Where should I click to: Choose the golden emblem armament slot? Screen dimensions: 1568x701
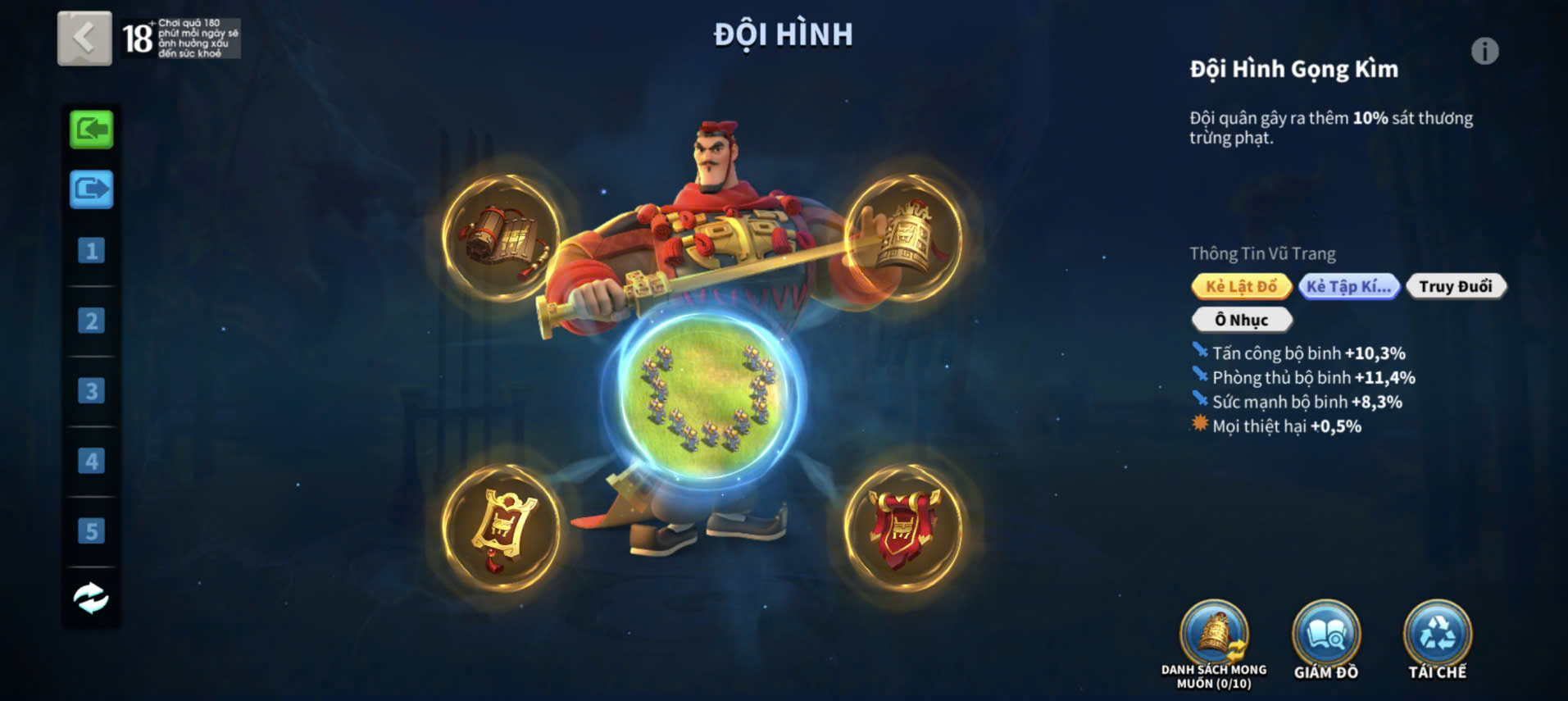[x=501, y=527]
